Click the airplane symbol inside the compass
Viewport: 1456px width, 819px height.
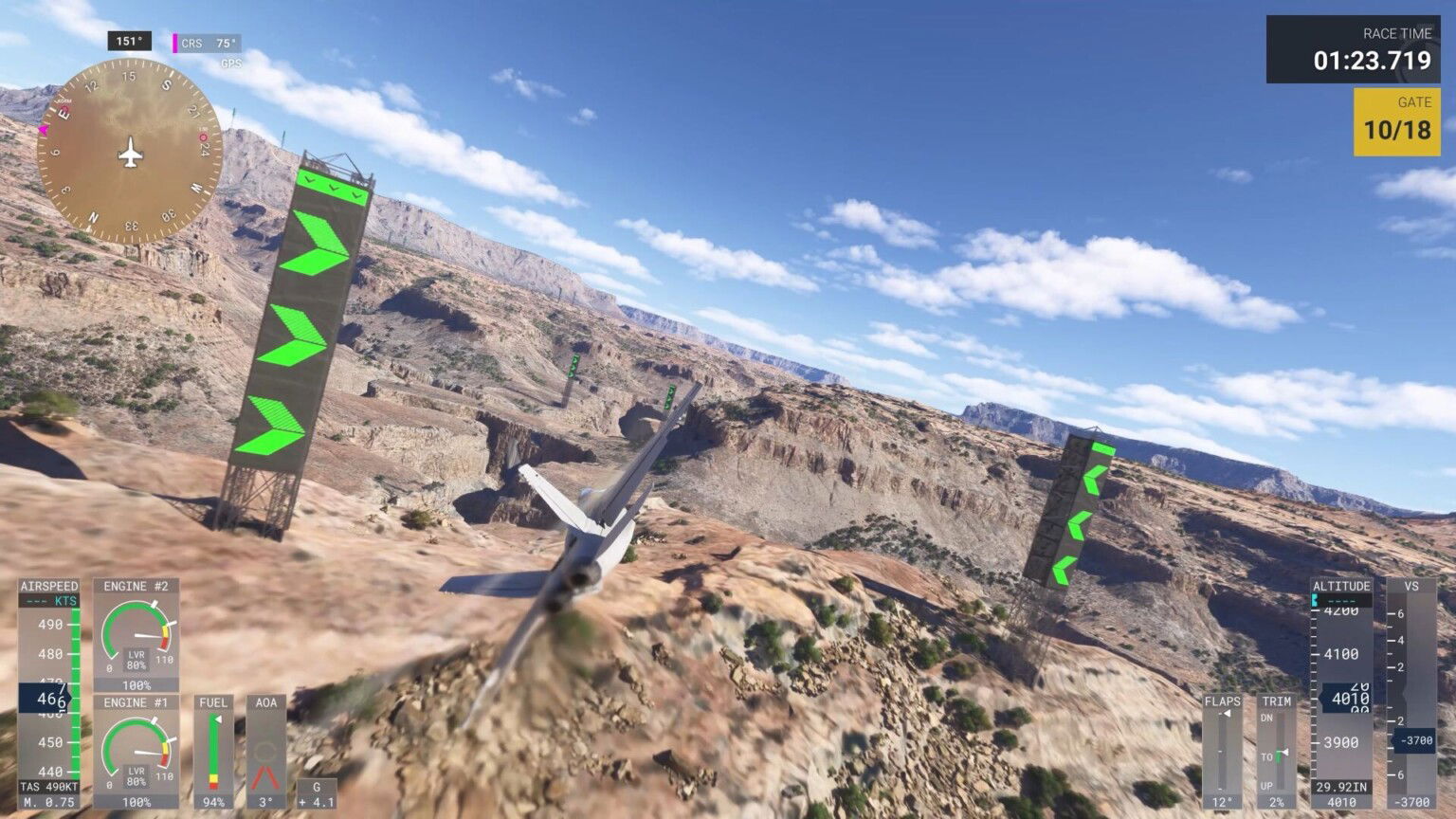(x=131, y=150)
